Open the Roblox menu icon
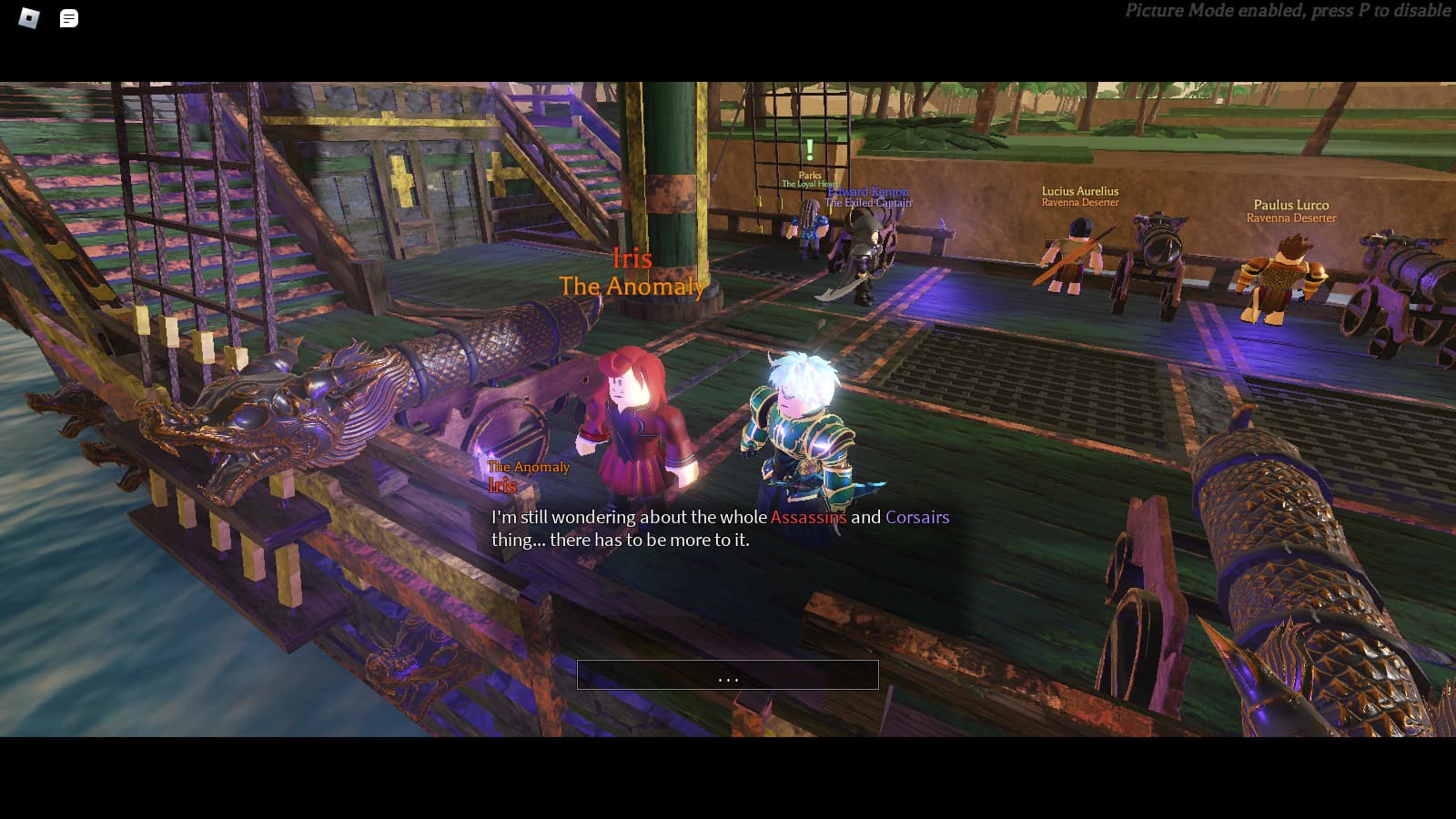This screenshot has width=1456, height=819. point(29,18)
